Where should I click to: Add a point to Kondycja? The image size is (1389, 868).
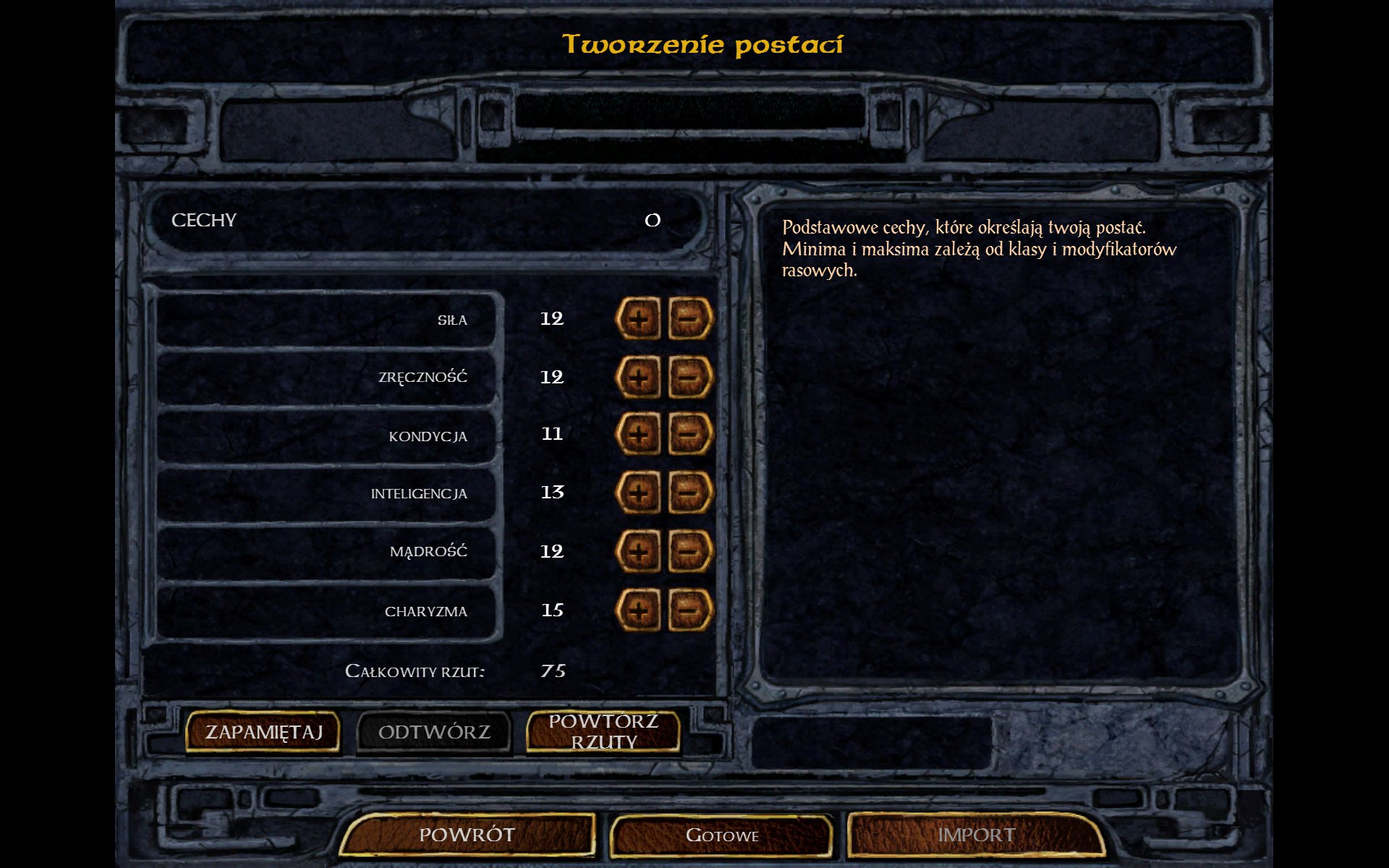pos(638,435)
